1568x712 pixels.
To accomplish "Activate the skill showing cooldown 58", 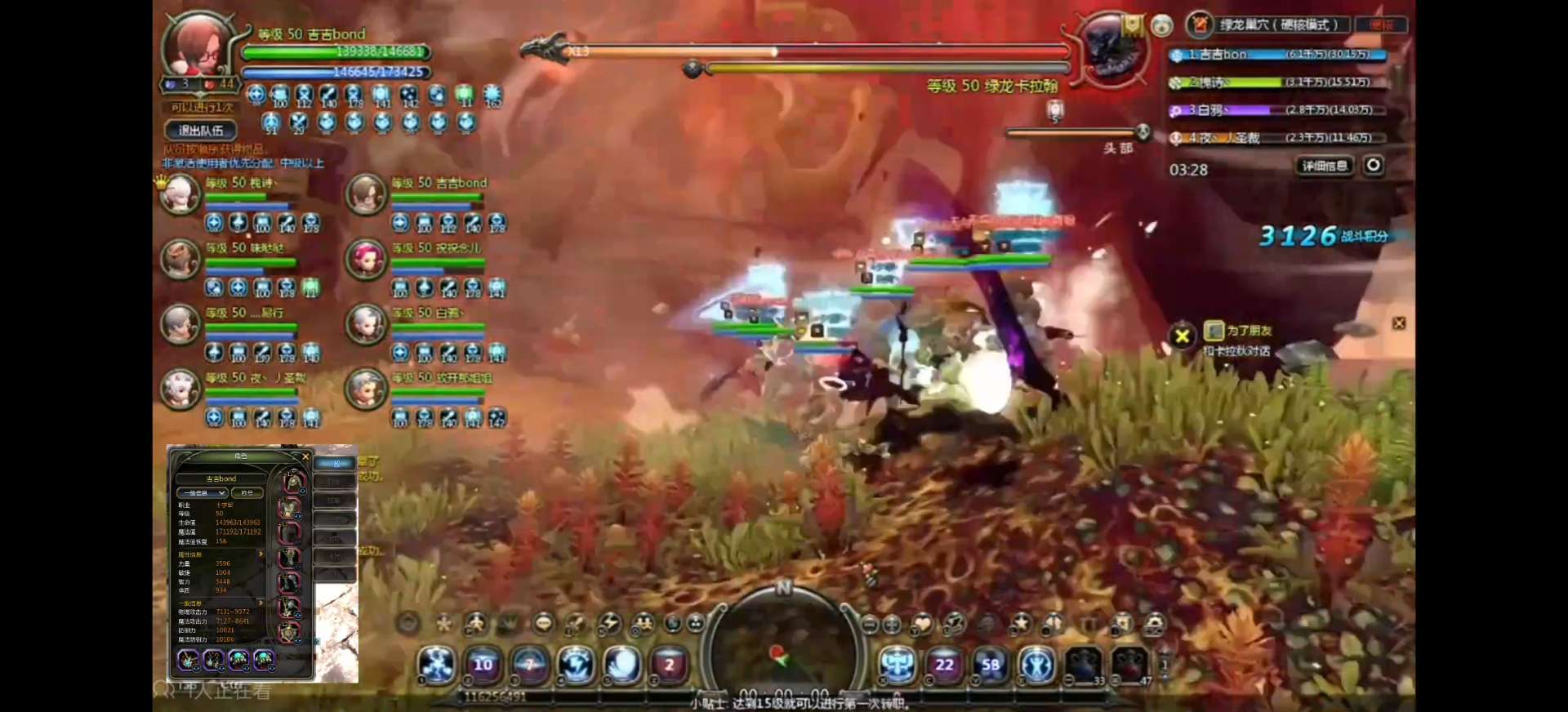I will point(991,665).
